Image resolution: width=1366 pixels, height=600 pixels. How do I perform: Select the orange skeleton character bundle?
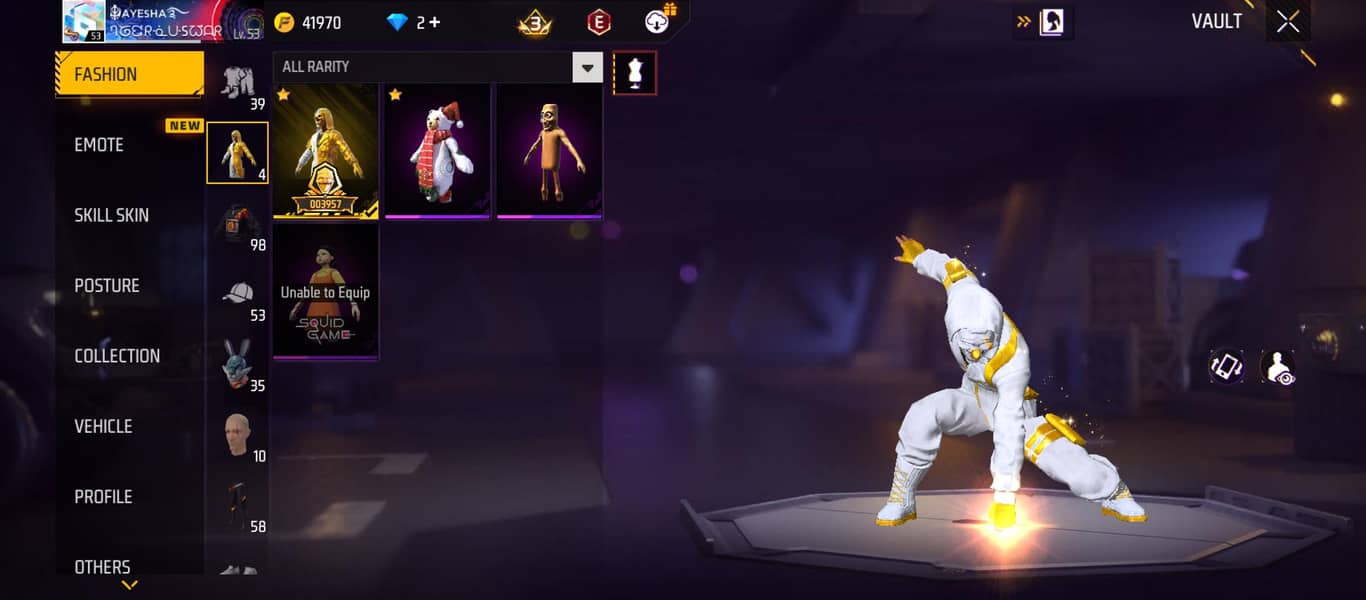[550, 151]
